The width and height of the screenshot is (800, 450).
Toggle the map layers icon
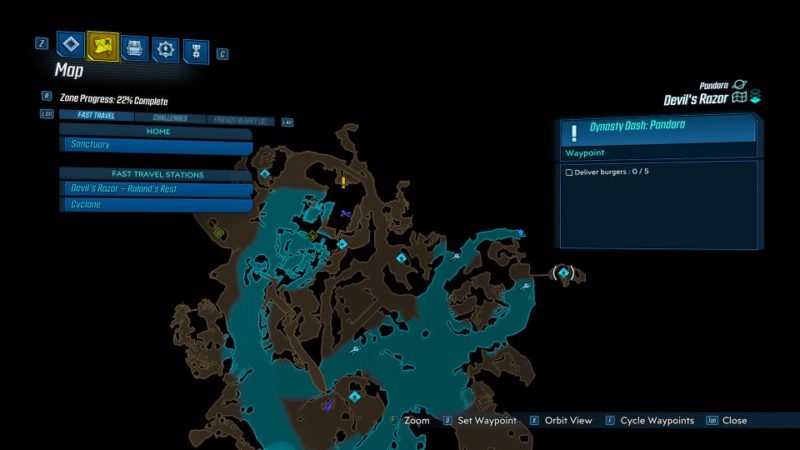tap(755, 97)
